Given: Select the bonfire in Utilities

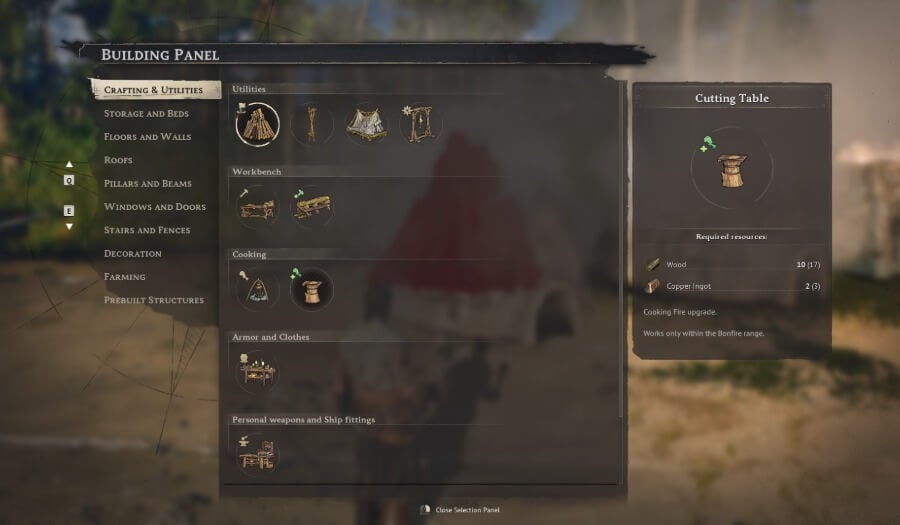Looking at the screenshot, I should pyautogui.click(x=258, y=125).
